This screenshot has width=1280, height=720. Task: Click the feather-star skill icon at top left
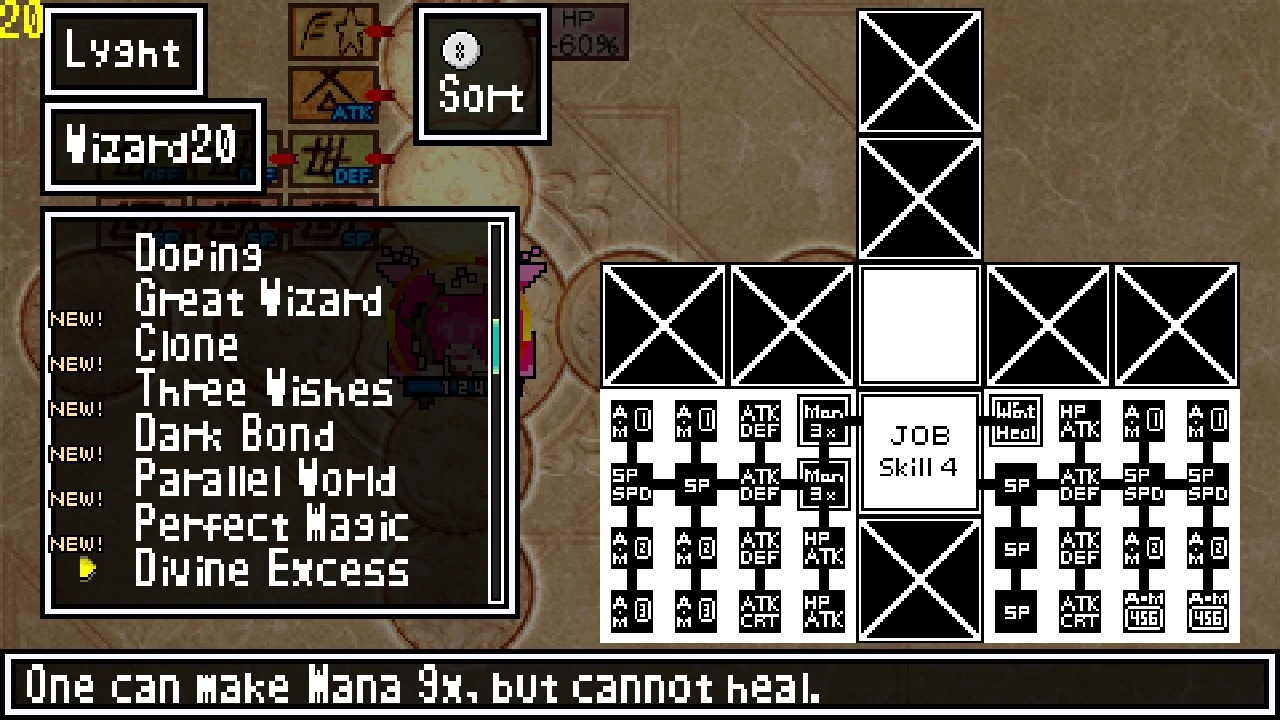tap(333, 33)
